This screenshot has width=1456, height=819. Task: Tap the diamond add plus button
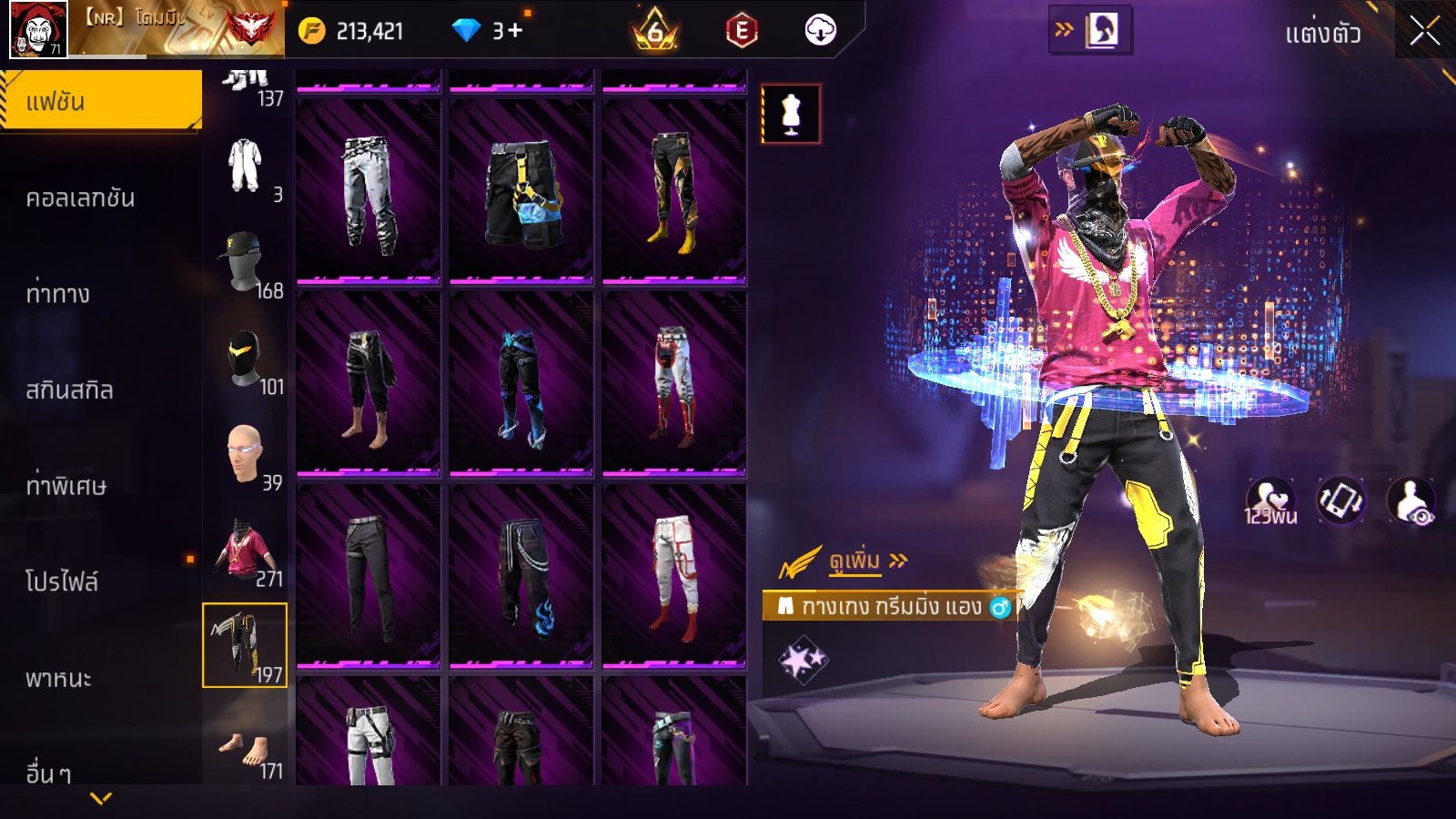[514, 31]
